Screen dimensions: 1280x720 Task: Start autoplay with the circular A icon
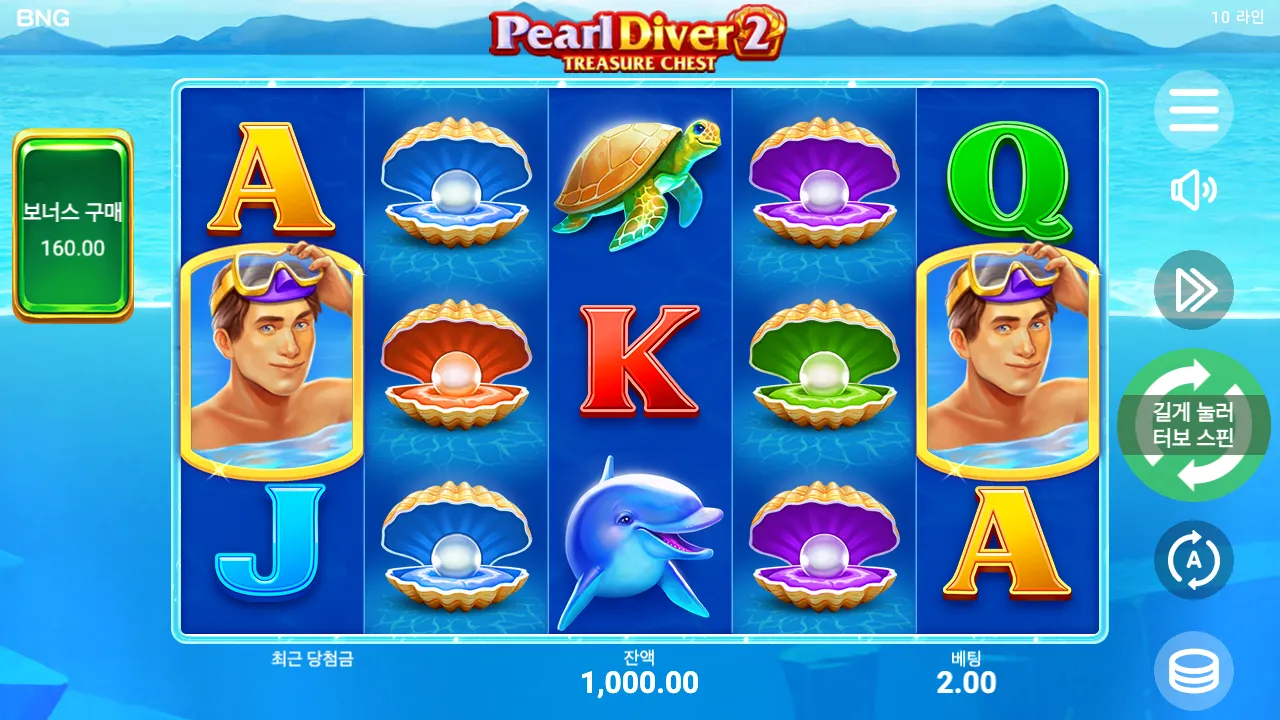coord(1194,560)
